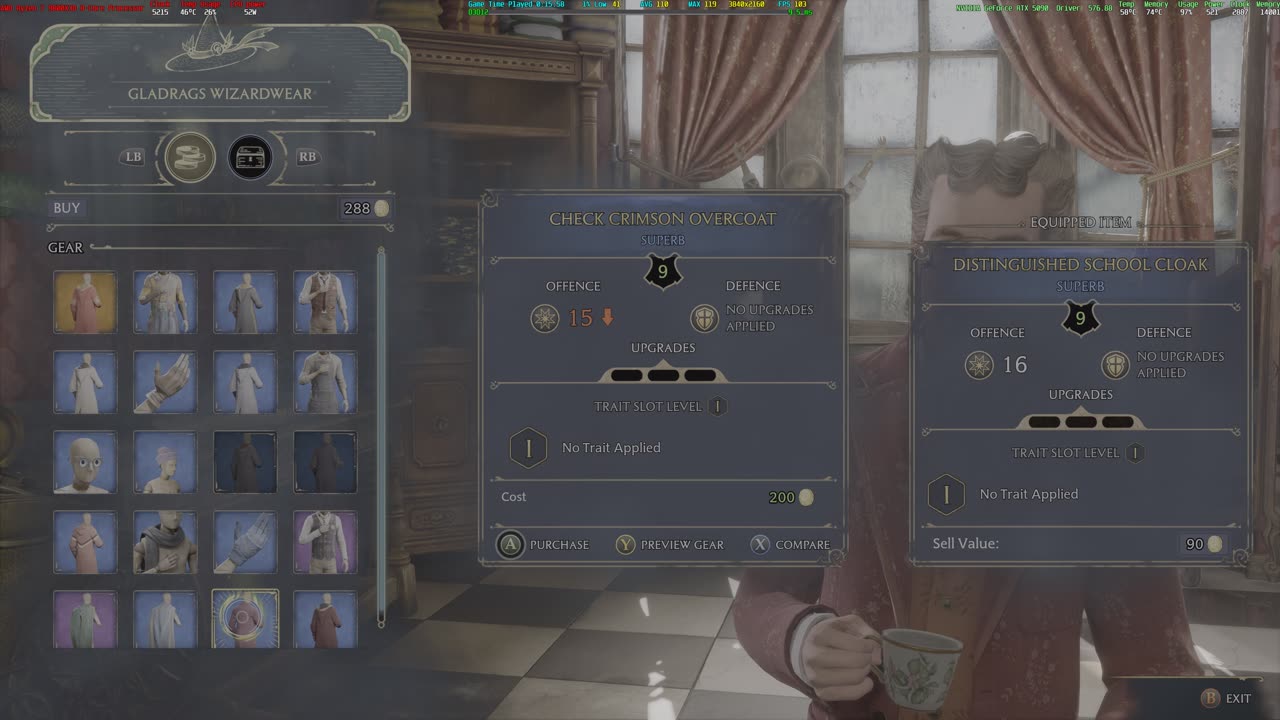This screenshot has height=720, width=1280.
Task: Select the pale glove with banded cuff
Action: (x=165, y=382)
